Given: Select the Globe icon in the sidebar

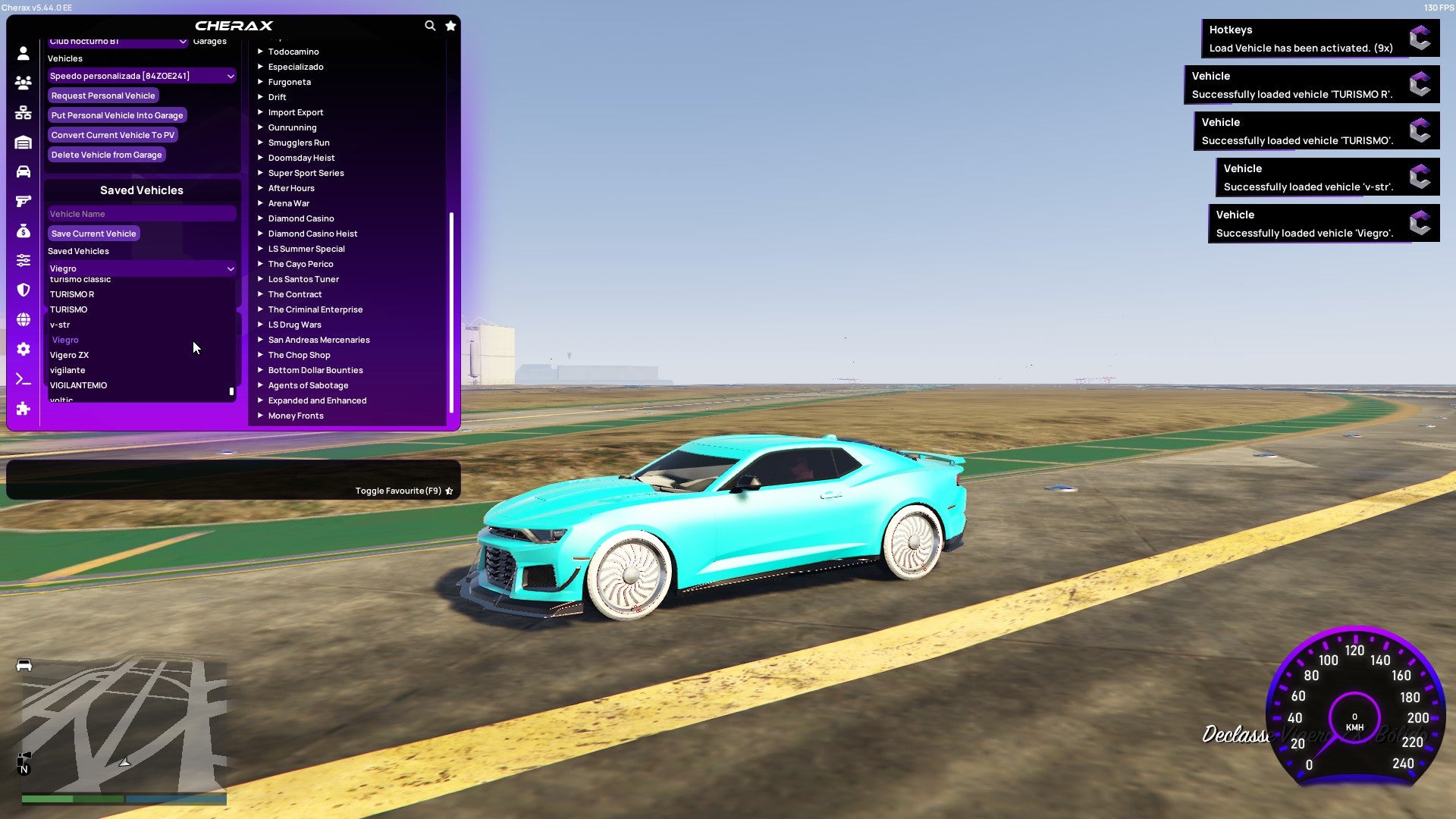Looking at the screenshot, I should pos(23,319).
